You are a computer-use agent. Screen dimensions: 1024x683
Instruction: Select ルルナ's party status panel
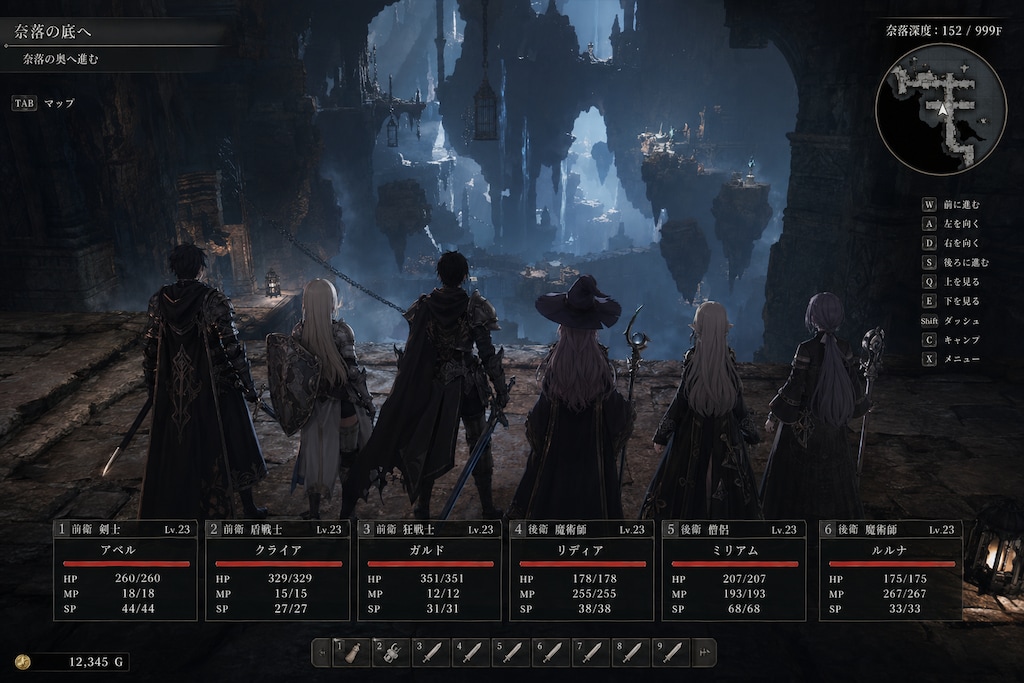(890, 570)
